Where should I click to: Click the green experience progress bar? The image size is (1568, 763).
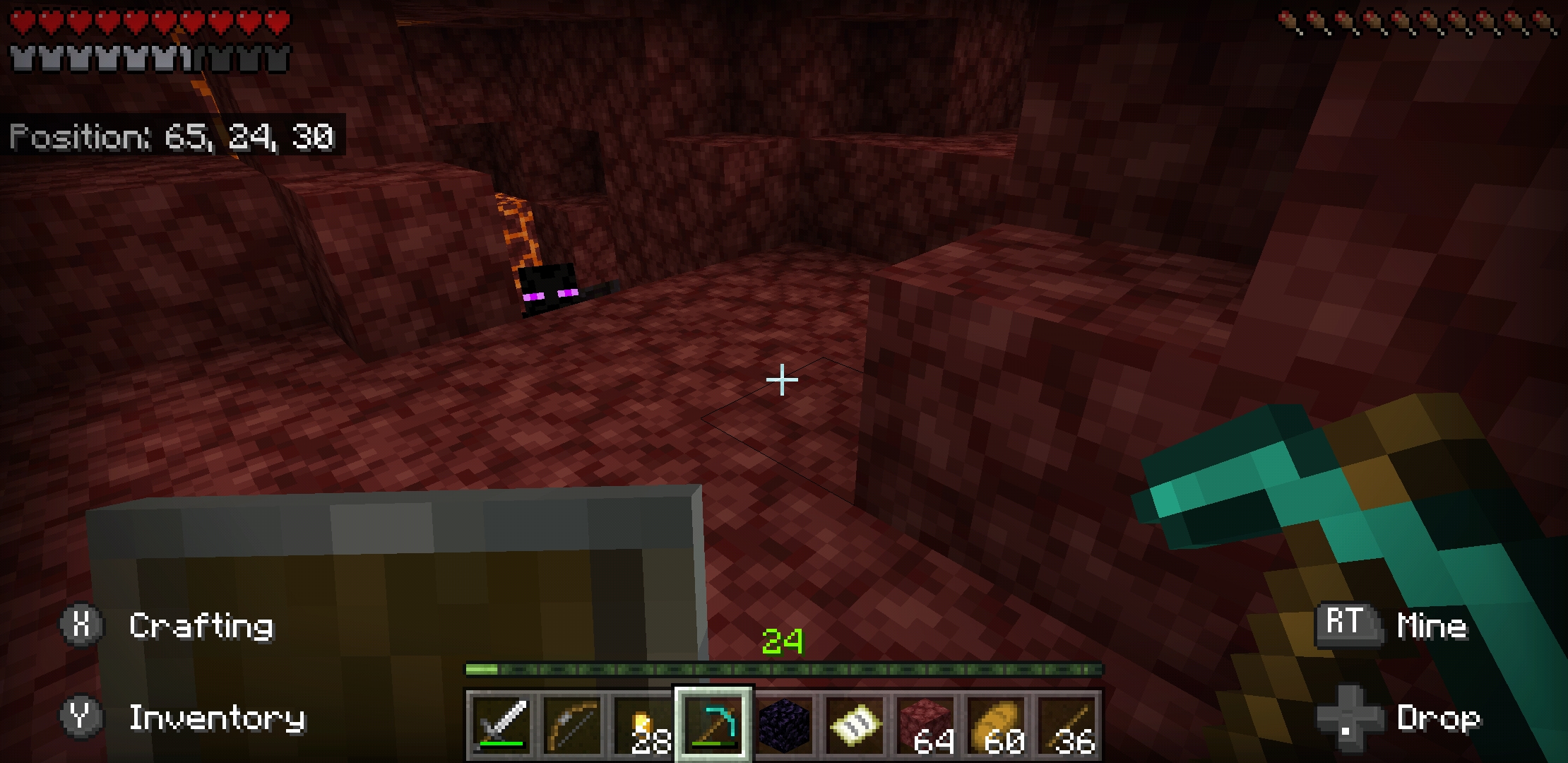(784, 666)
